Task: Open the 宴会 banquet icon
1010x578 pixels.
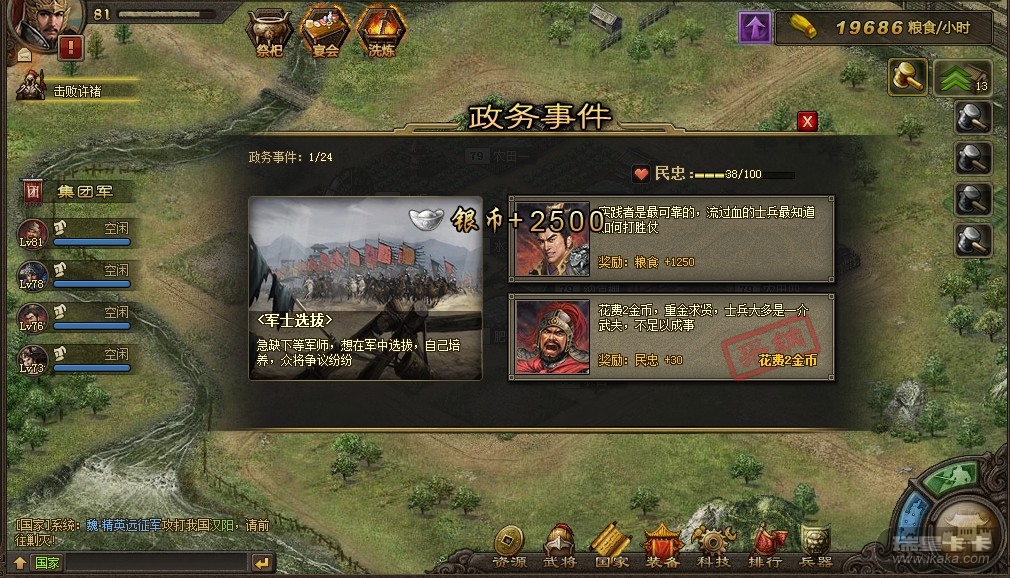Action: click(325, 28)
